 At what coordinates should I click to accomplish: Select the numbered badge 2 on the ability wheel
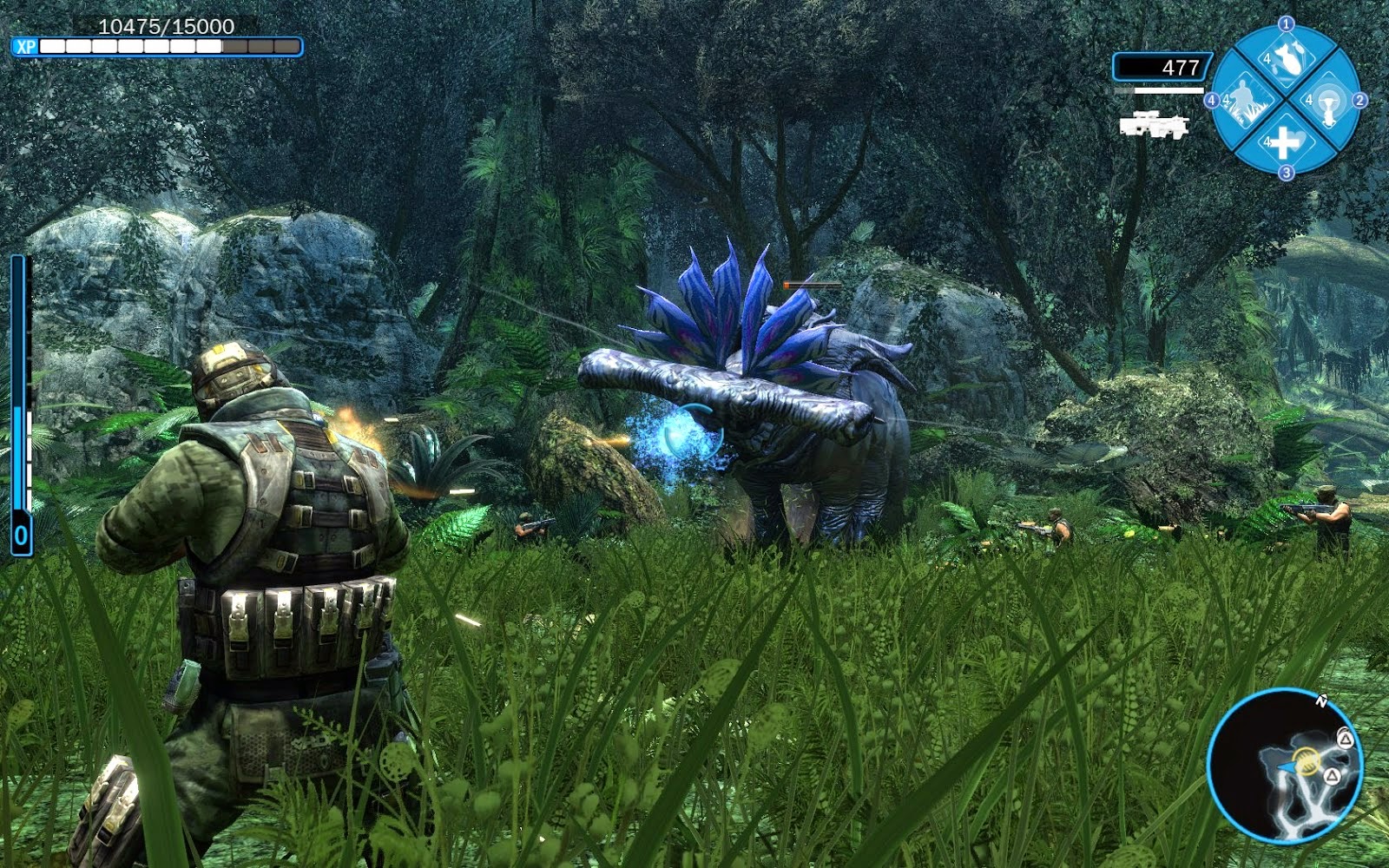[1360, 99]
